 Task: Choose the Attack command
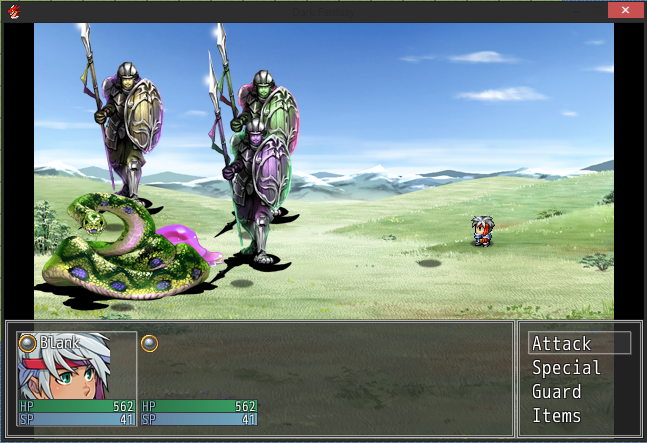pyautogui.click(x=562, y=344)
